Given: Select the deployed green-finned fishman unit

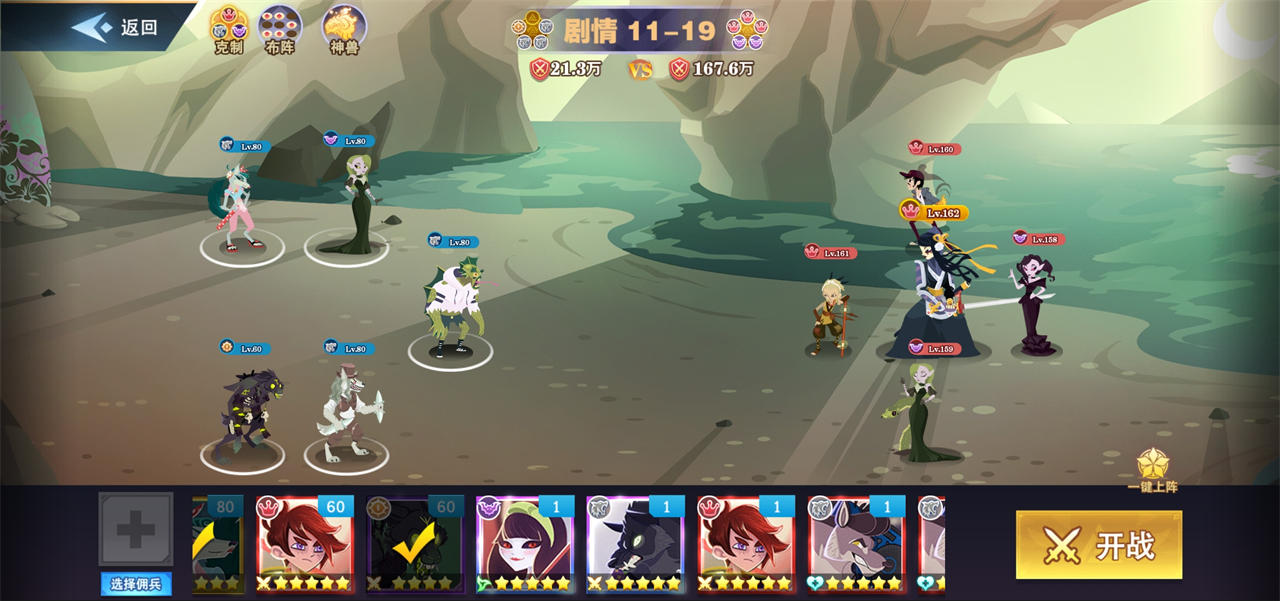Looking at the screenshot, I should (x=453, y=305).
